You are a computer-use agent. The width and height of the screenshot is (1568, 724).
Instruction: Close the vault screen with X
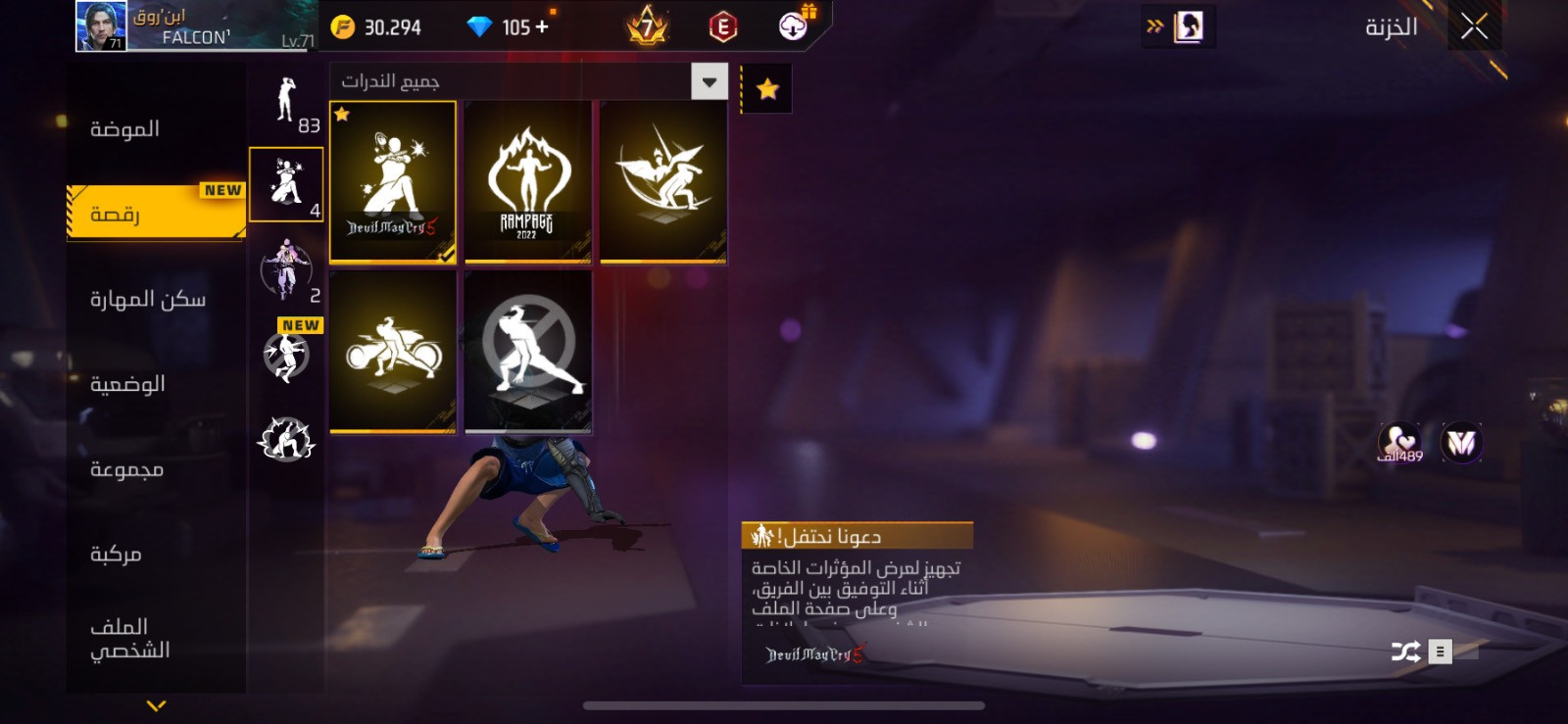pos(1474,26)
